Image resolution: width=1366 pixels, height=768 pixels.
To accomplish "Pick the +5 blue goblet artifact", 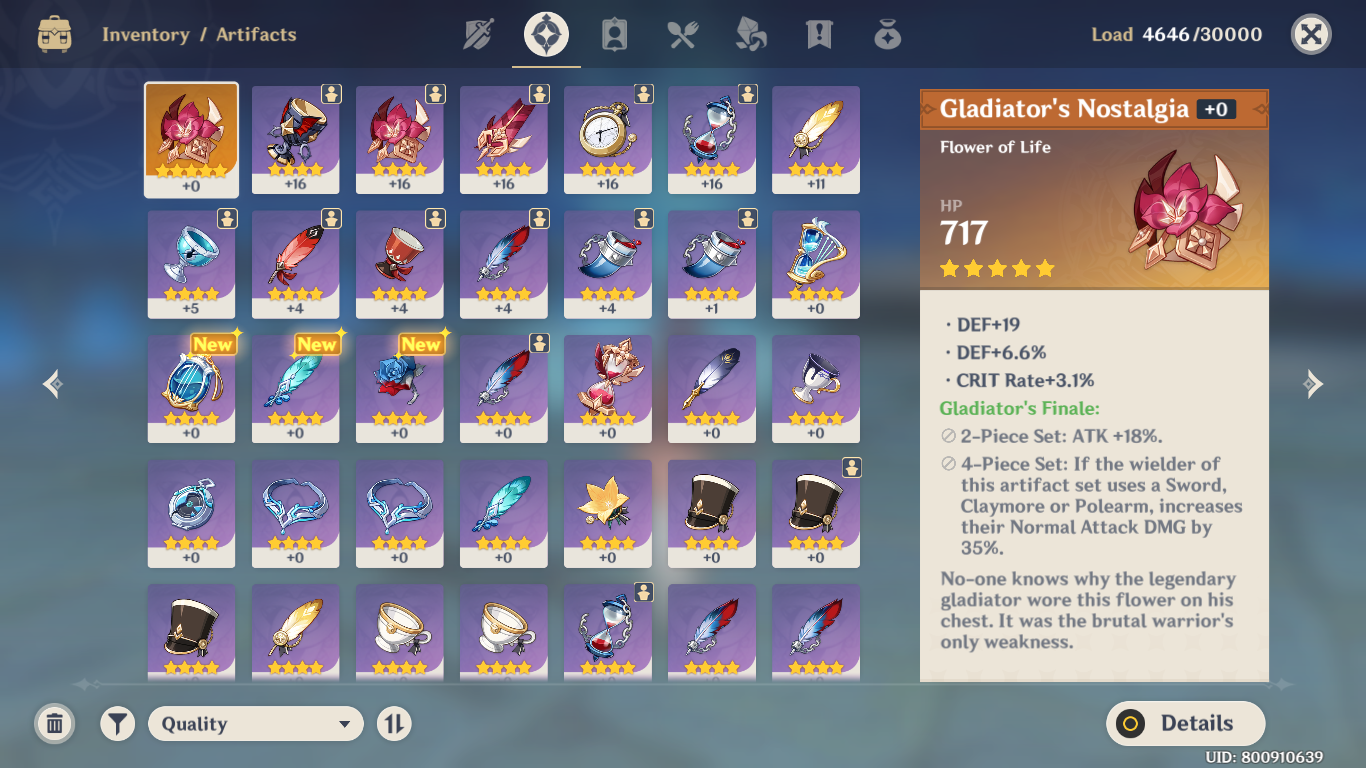I will click(191, 263).
